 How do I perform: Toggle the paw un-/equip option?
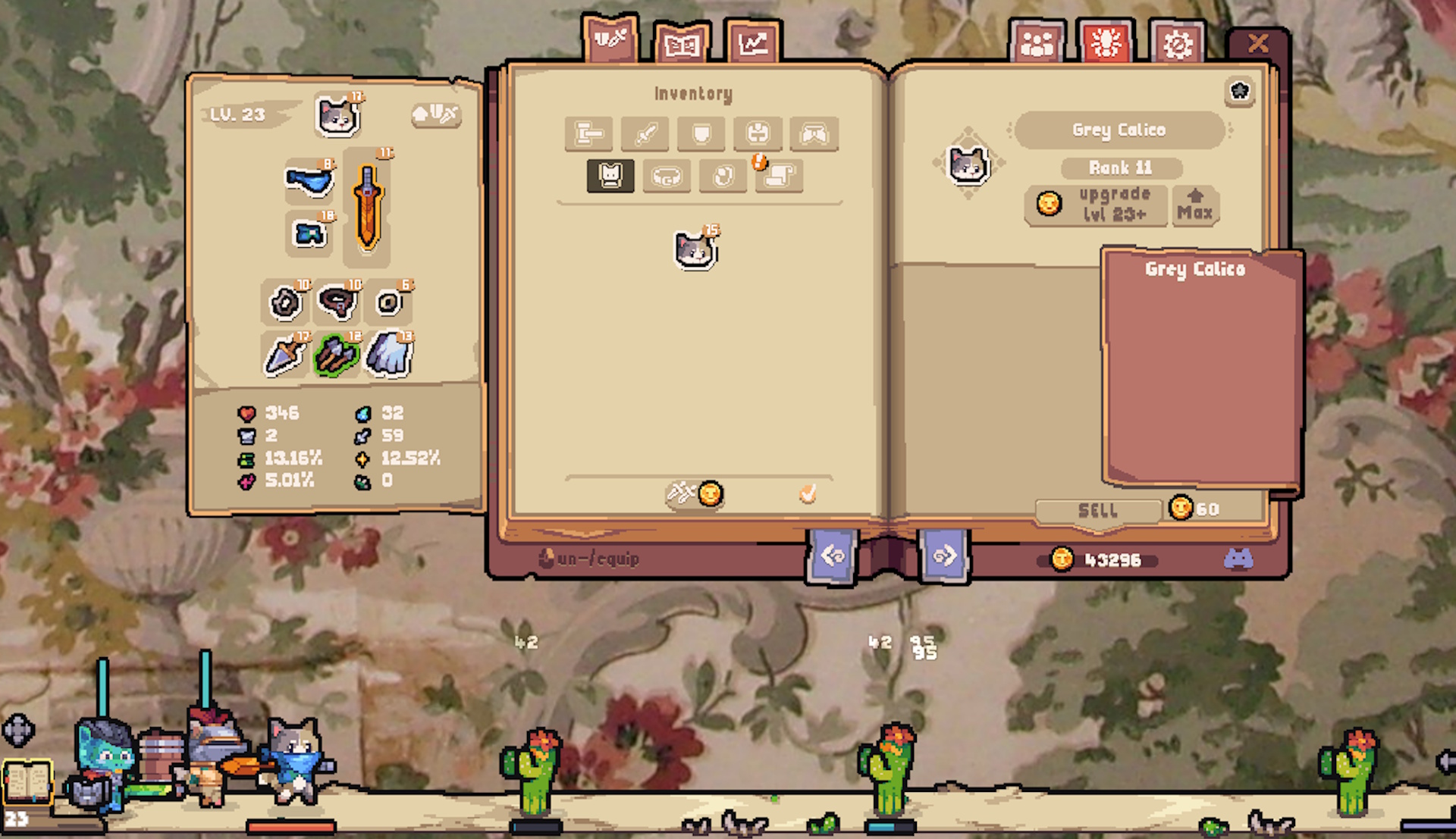pos(547,558)
